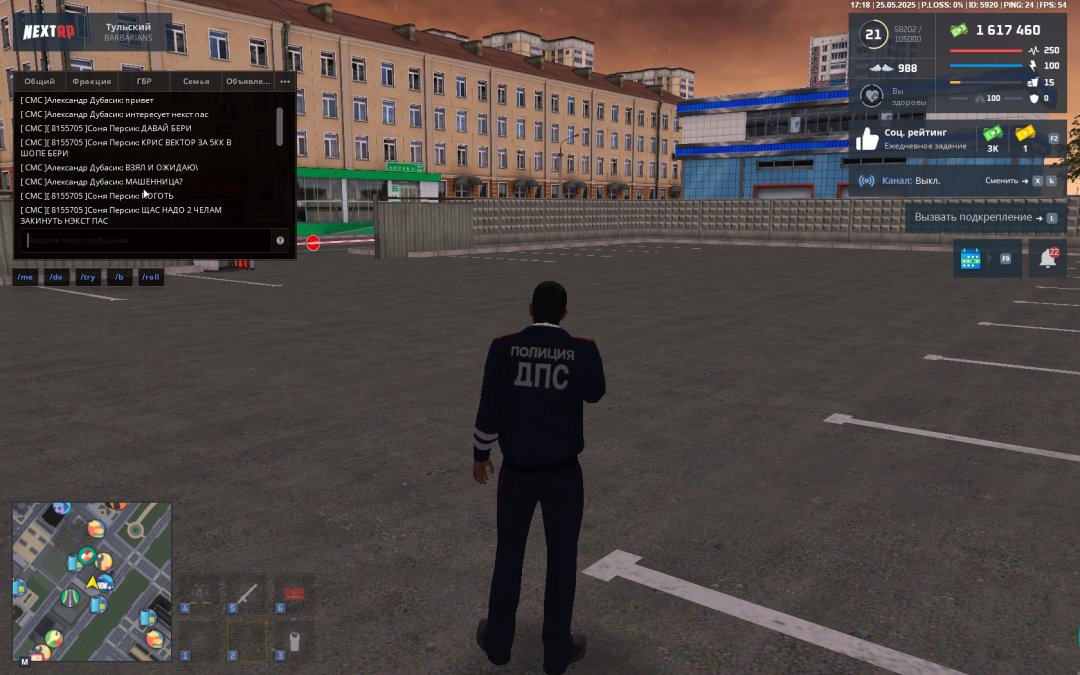The width and height of the screenshot is (1080, 675).
Task: Open the chat's three-dot options menu
Action: coord(285,81)
